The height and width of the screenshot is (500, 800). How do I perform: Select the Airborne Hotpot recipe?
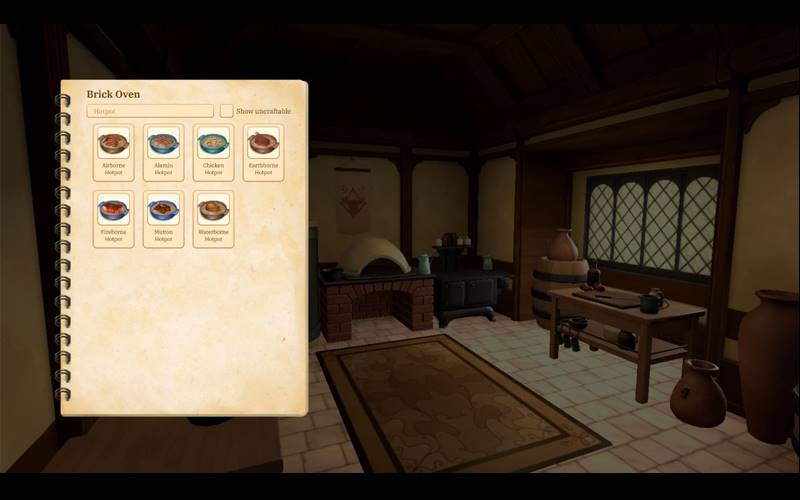tap(113, 152)
